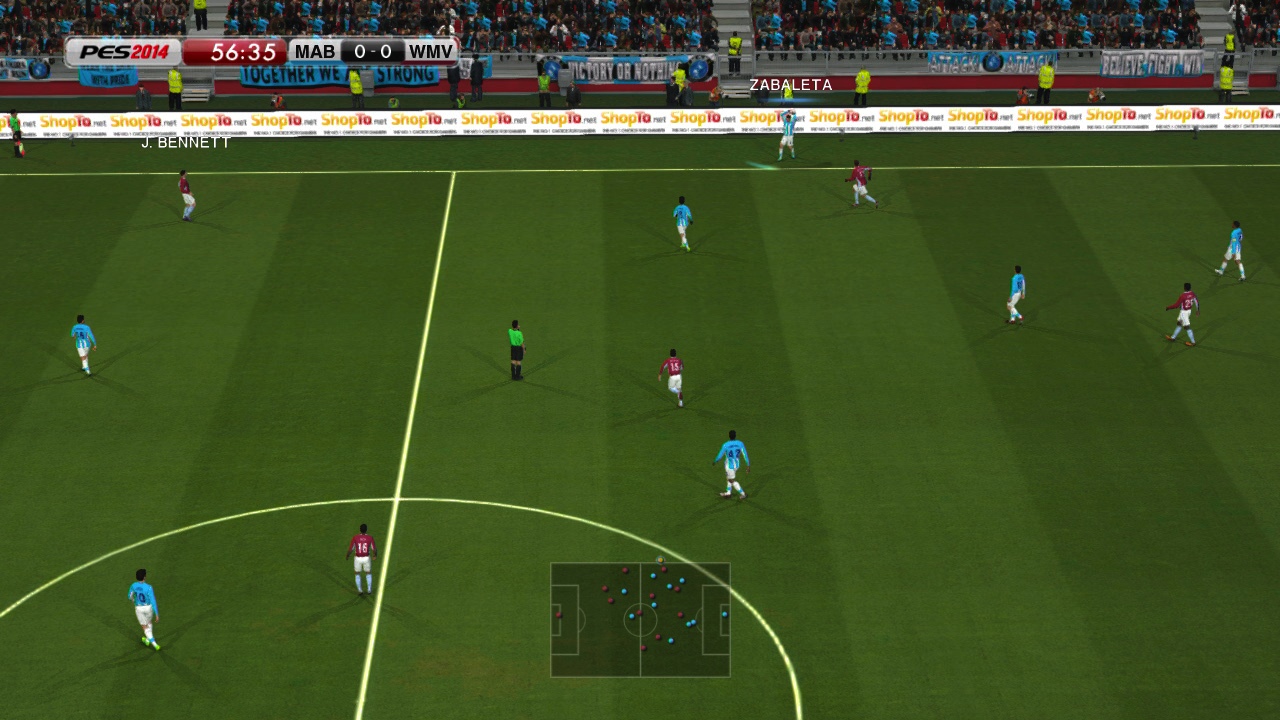The image size is (1280, 720).
Task: Expand the radar minimap overlay
Action: [x=640, y=620]
